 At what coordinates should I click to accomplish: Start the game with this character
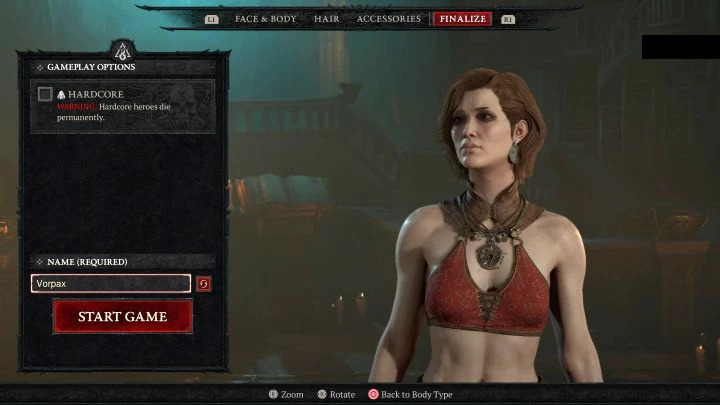pyautogui.click(x=123, y=317)
